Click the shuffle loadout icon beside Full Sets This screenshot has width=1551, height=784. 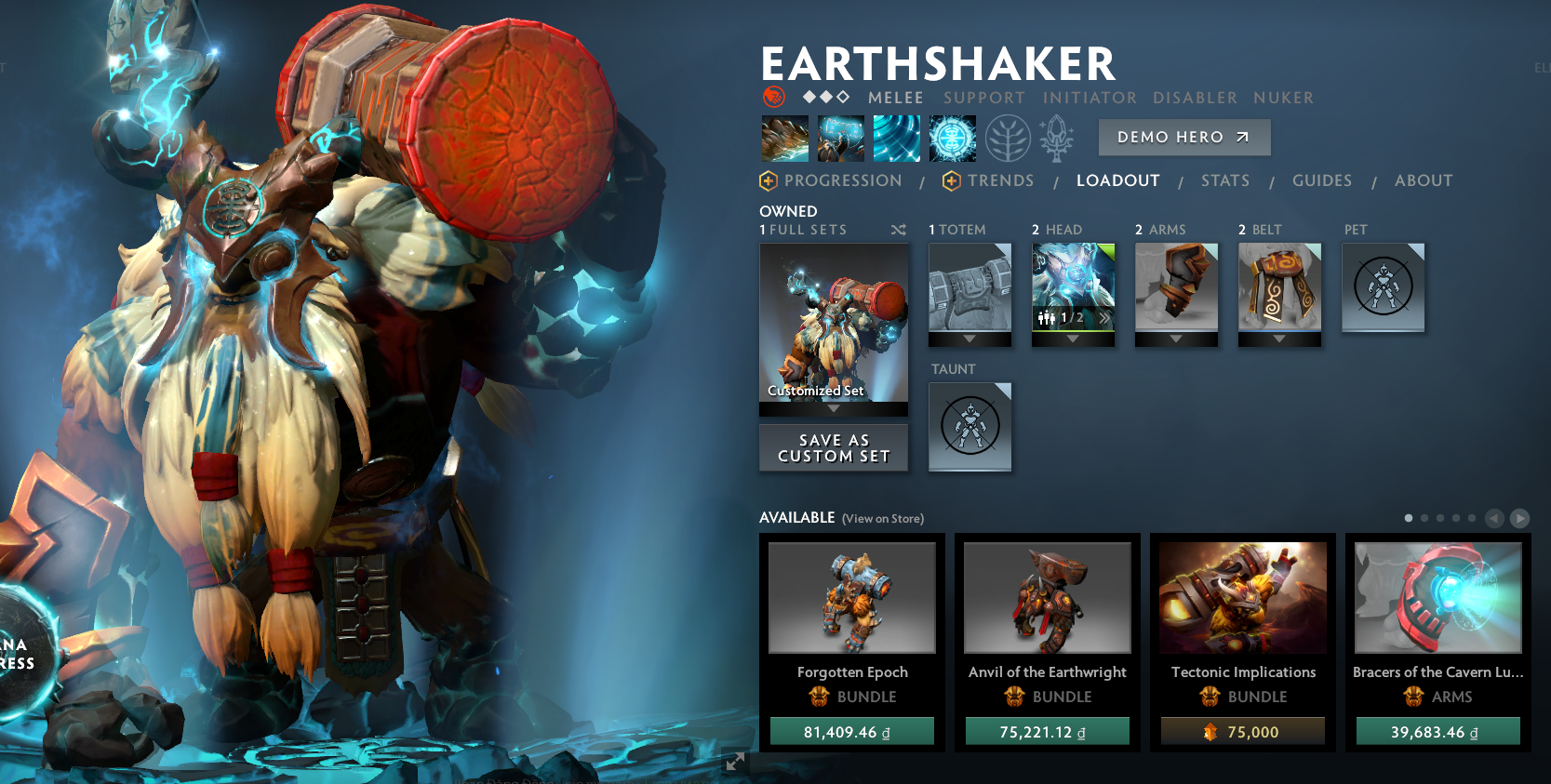898,230
